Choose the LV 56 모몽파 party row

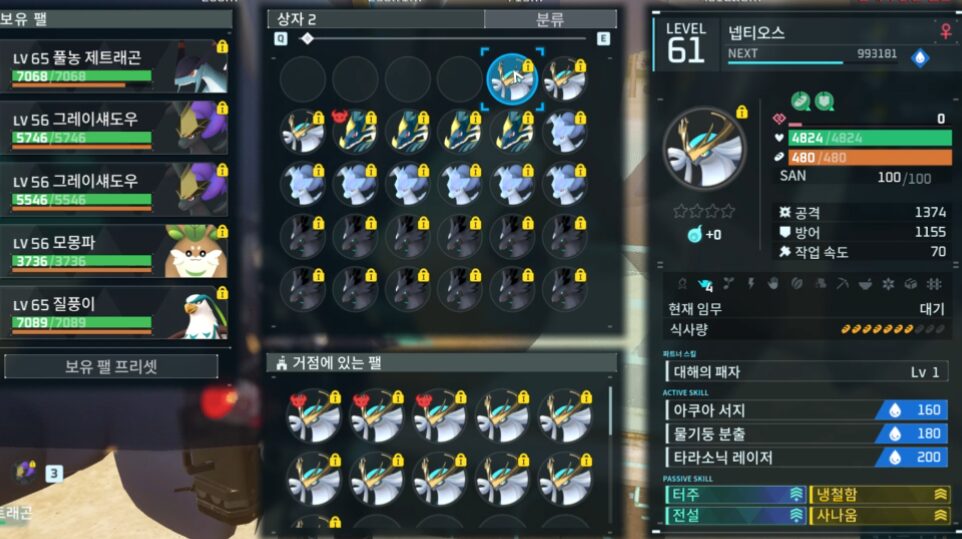115,251
